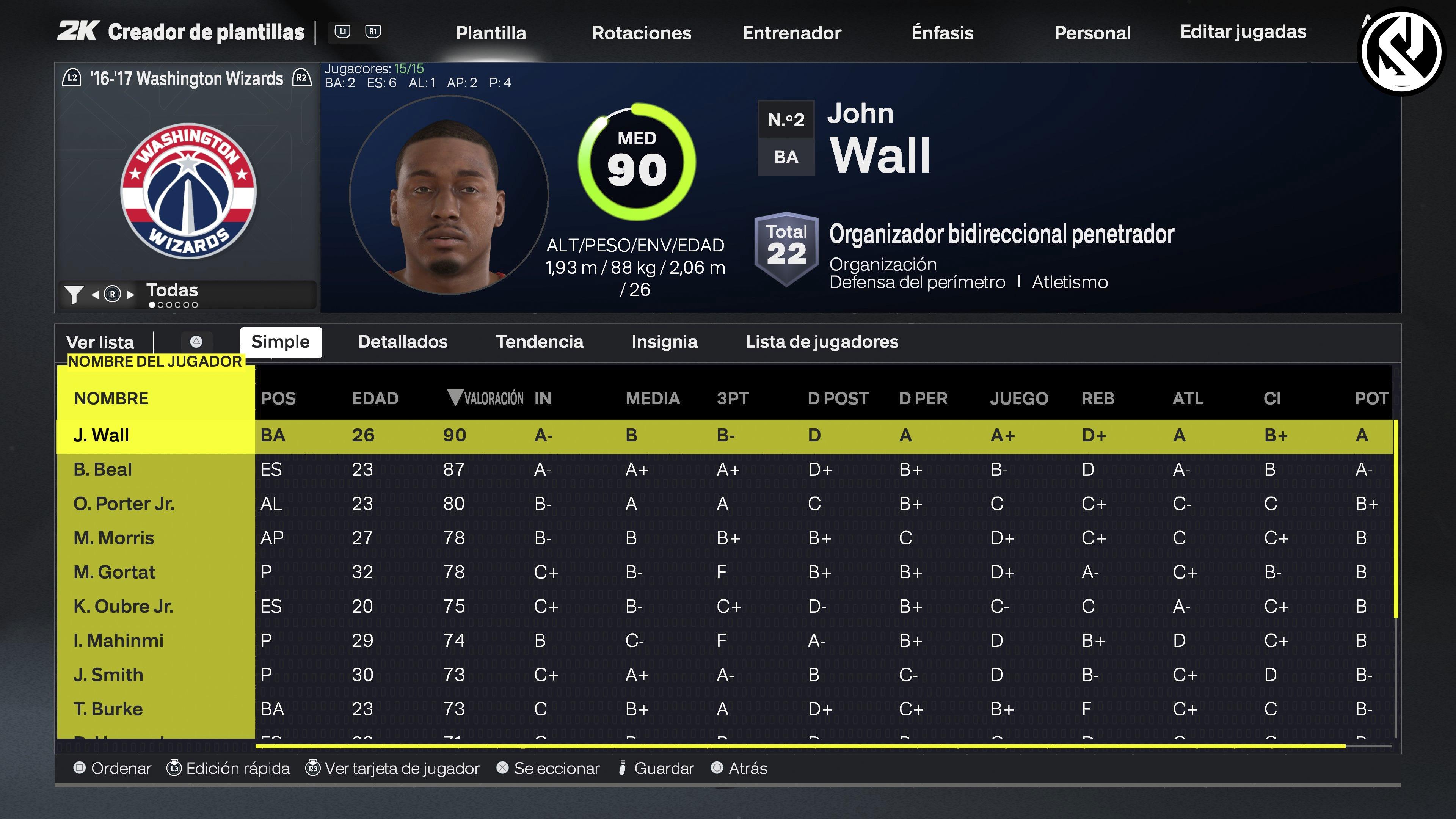Show the Tendencia stats view

pyautogui.click(x=539, y=341)
